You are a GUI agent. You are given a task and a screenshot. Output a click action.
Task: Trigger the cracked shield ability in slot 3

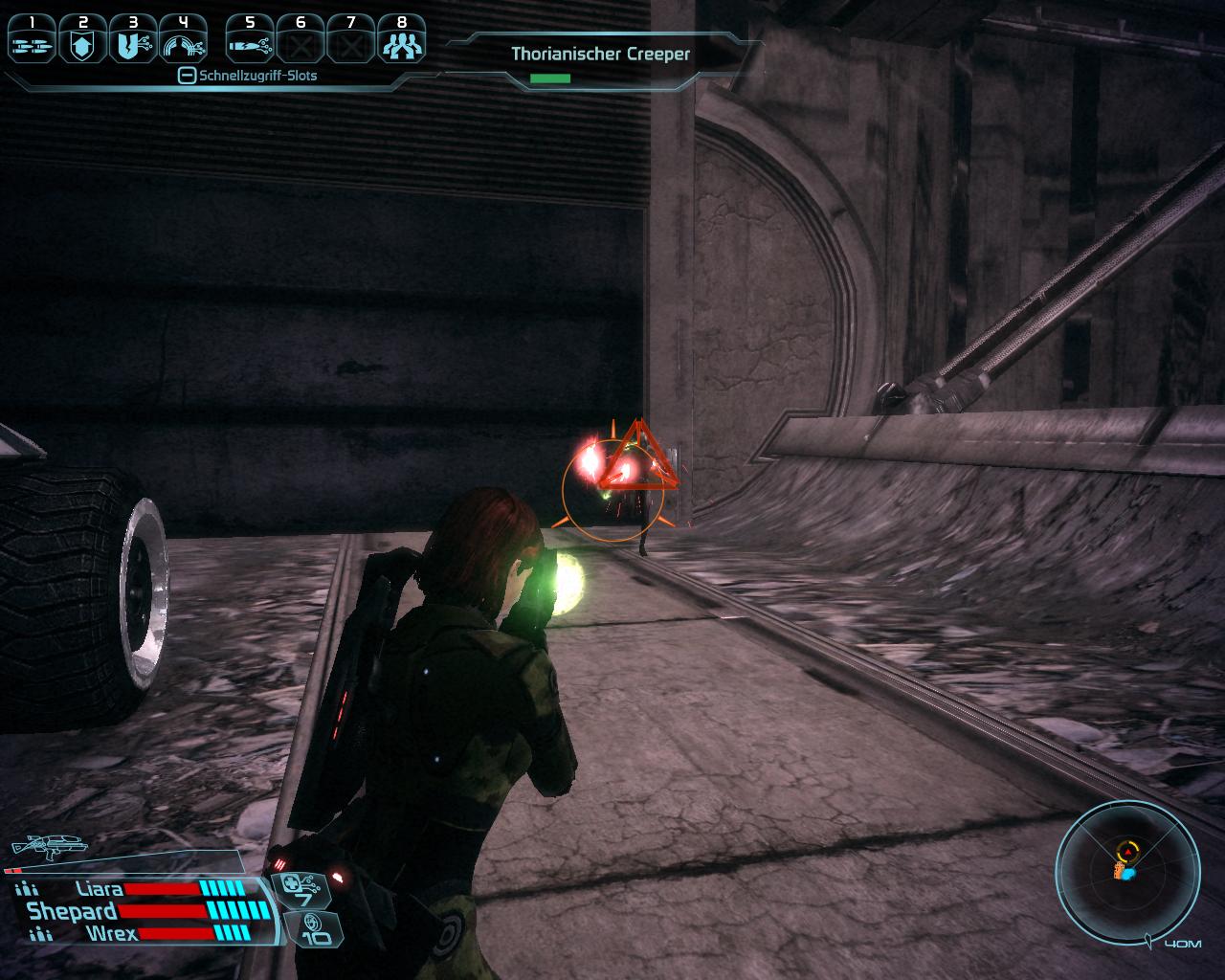tap(132, 39)
